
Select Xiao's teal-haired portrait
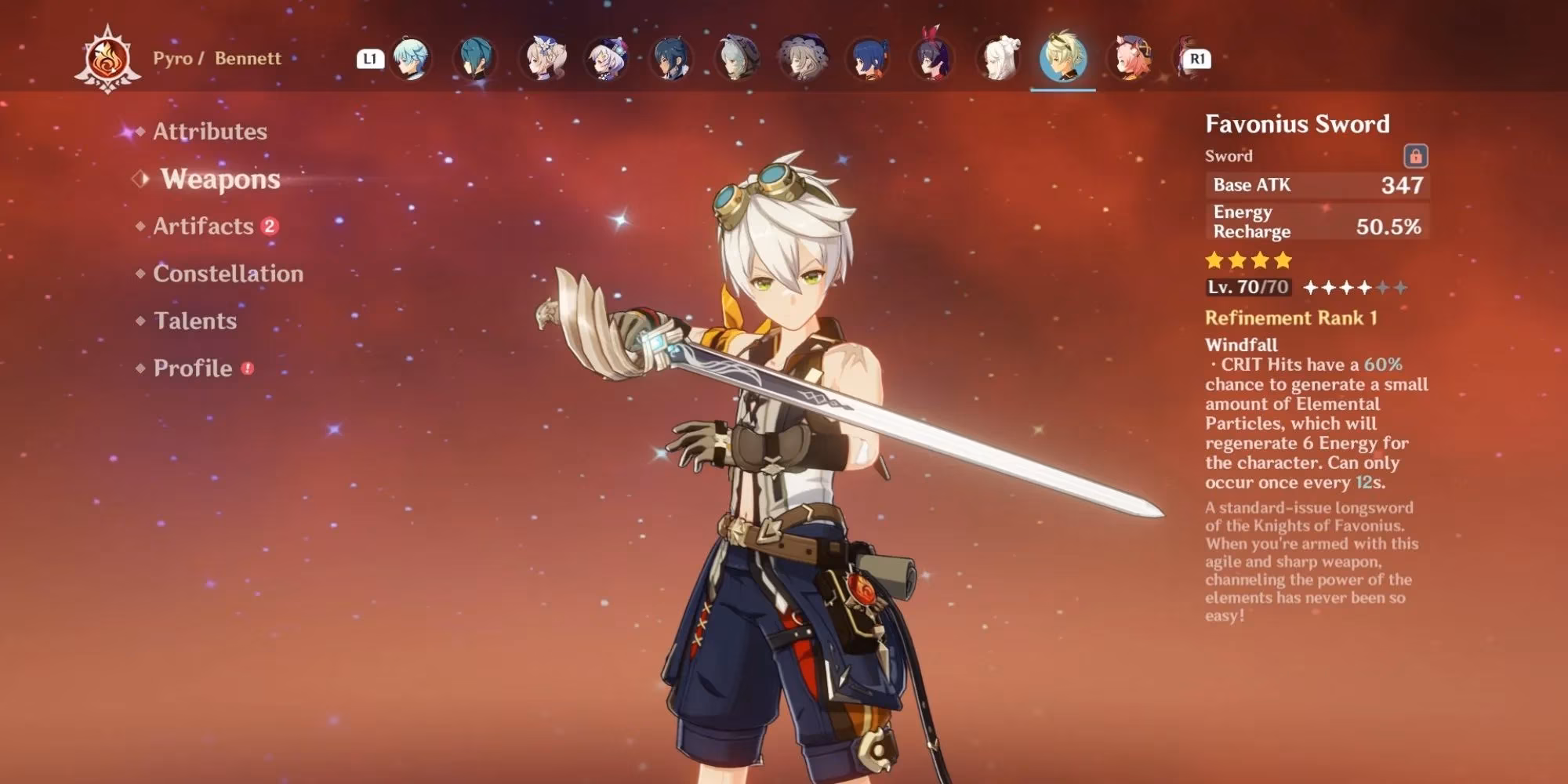[x=475, y=59]
